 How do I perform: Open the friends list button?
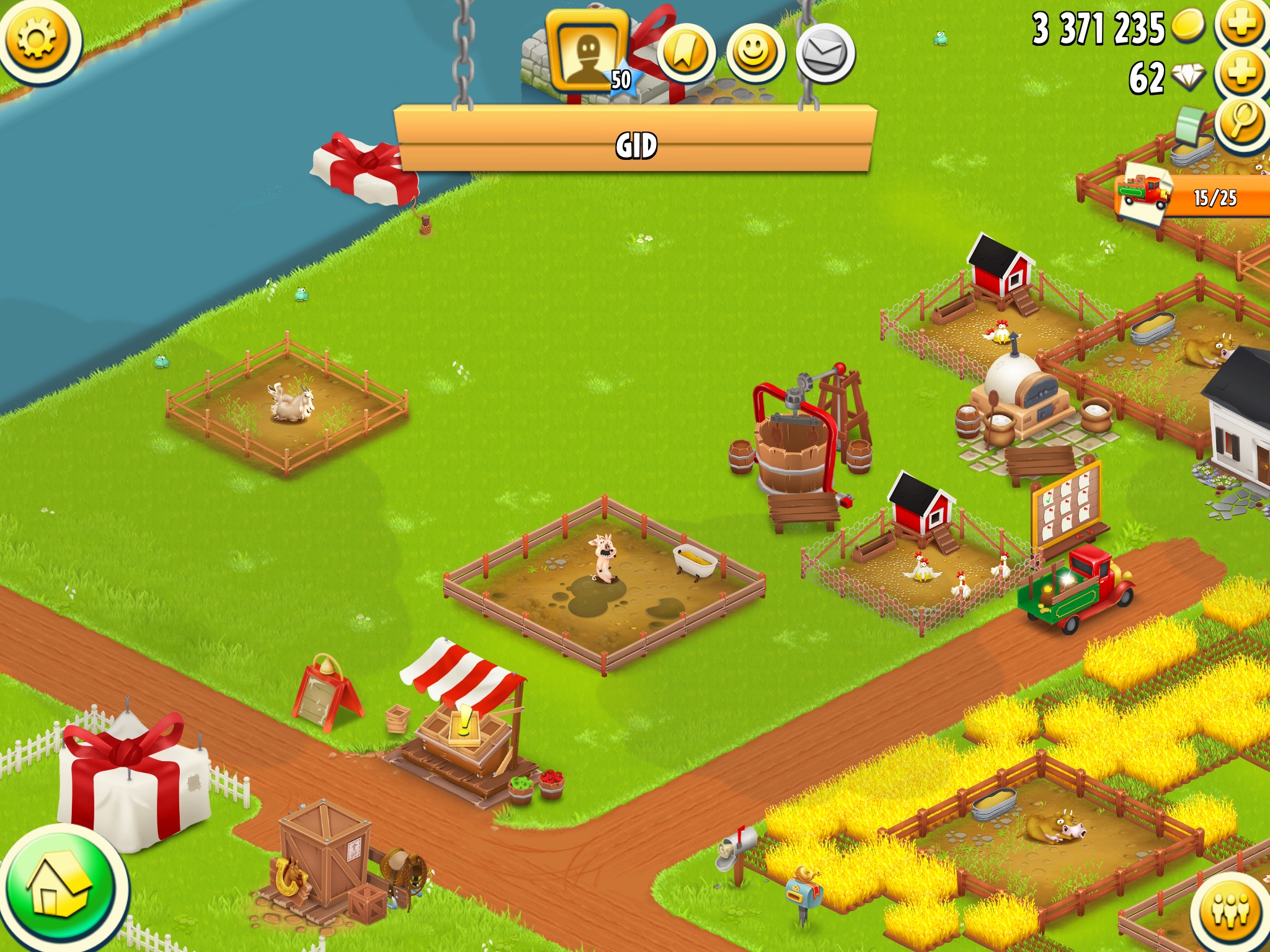click(x=1232, y=910)
